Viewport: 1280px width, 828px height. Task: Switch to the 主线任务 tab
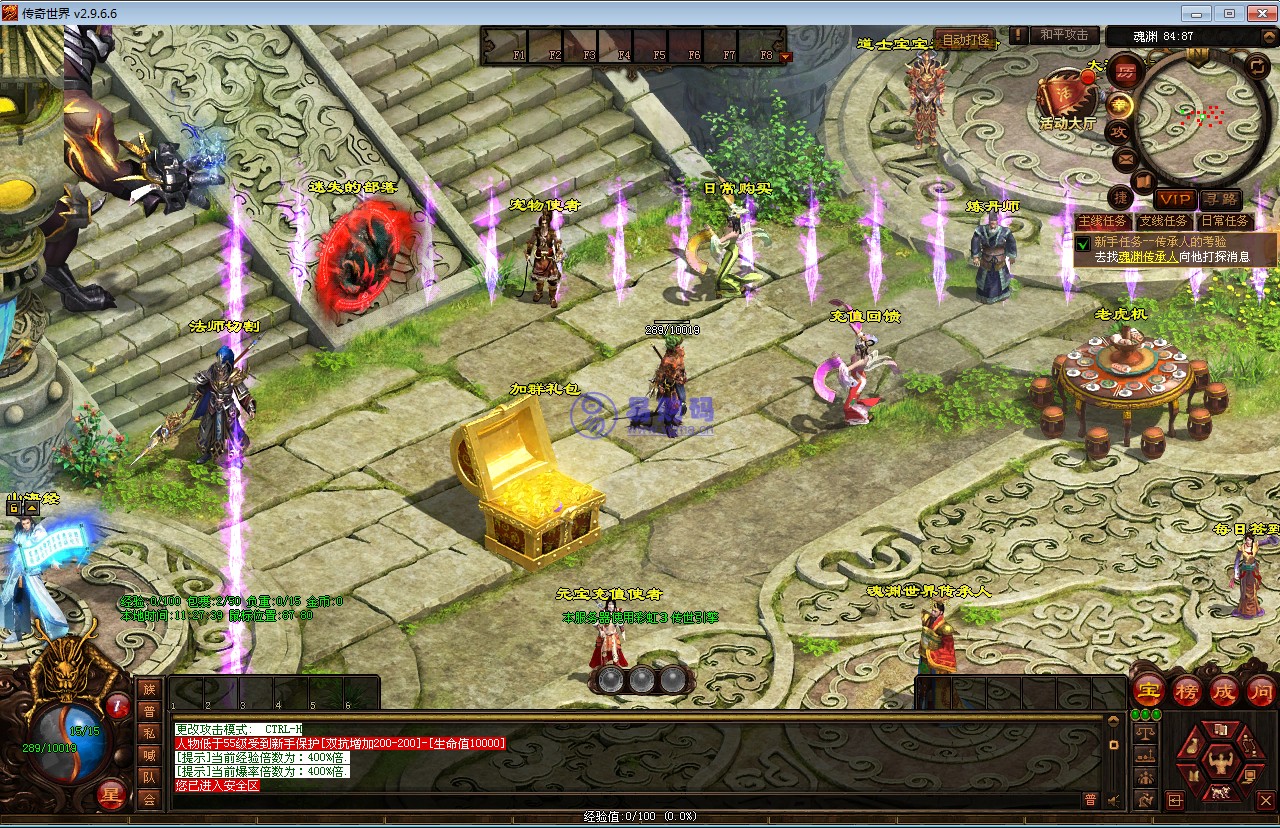pos(1103,221)
